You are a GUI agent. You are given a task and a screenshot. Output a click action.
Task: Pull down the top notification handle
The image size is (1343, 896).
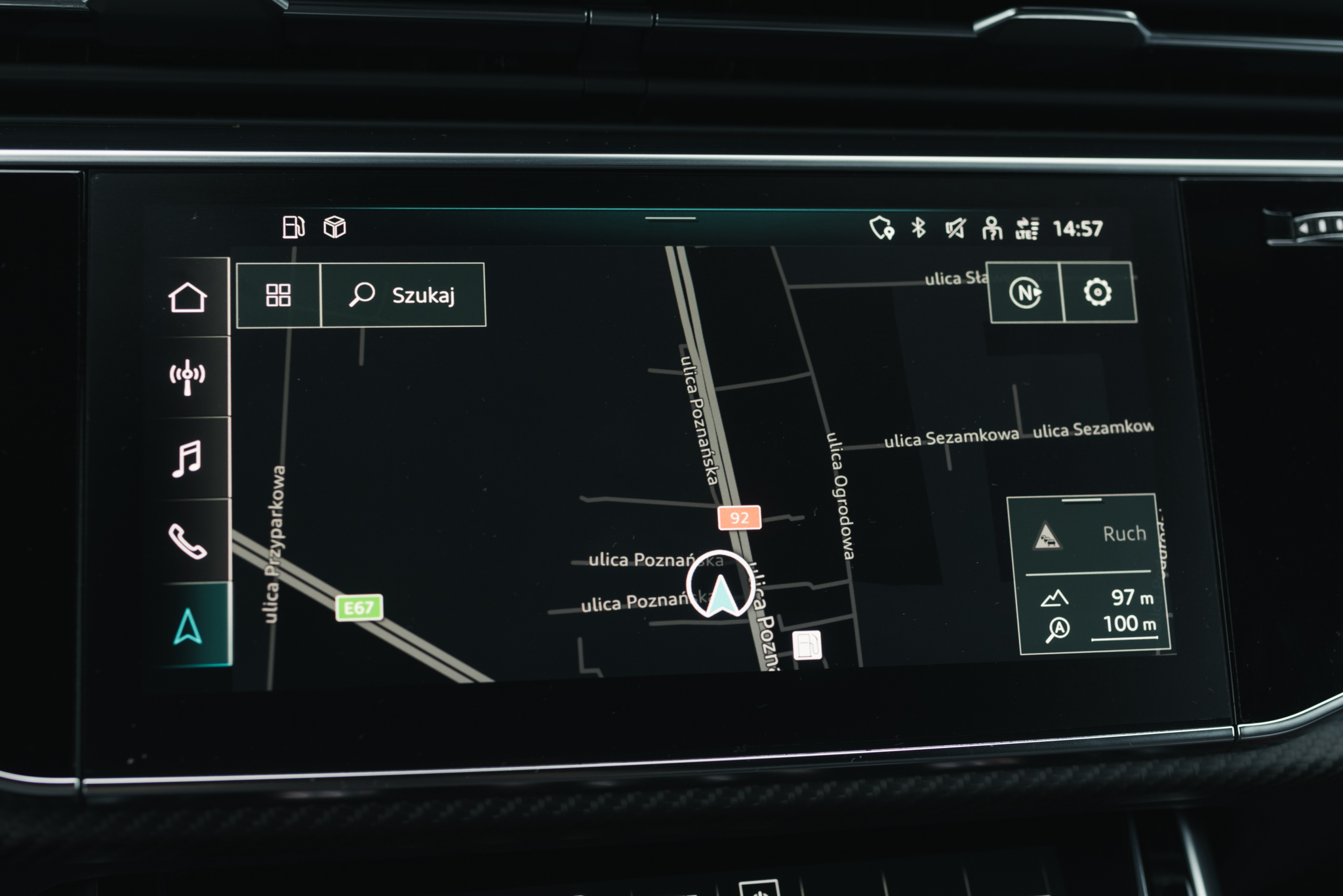click(670, 218)
